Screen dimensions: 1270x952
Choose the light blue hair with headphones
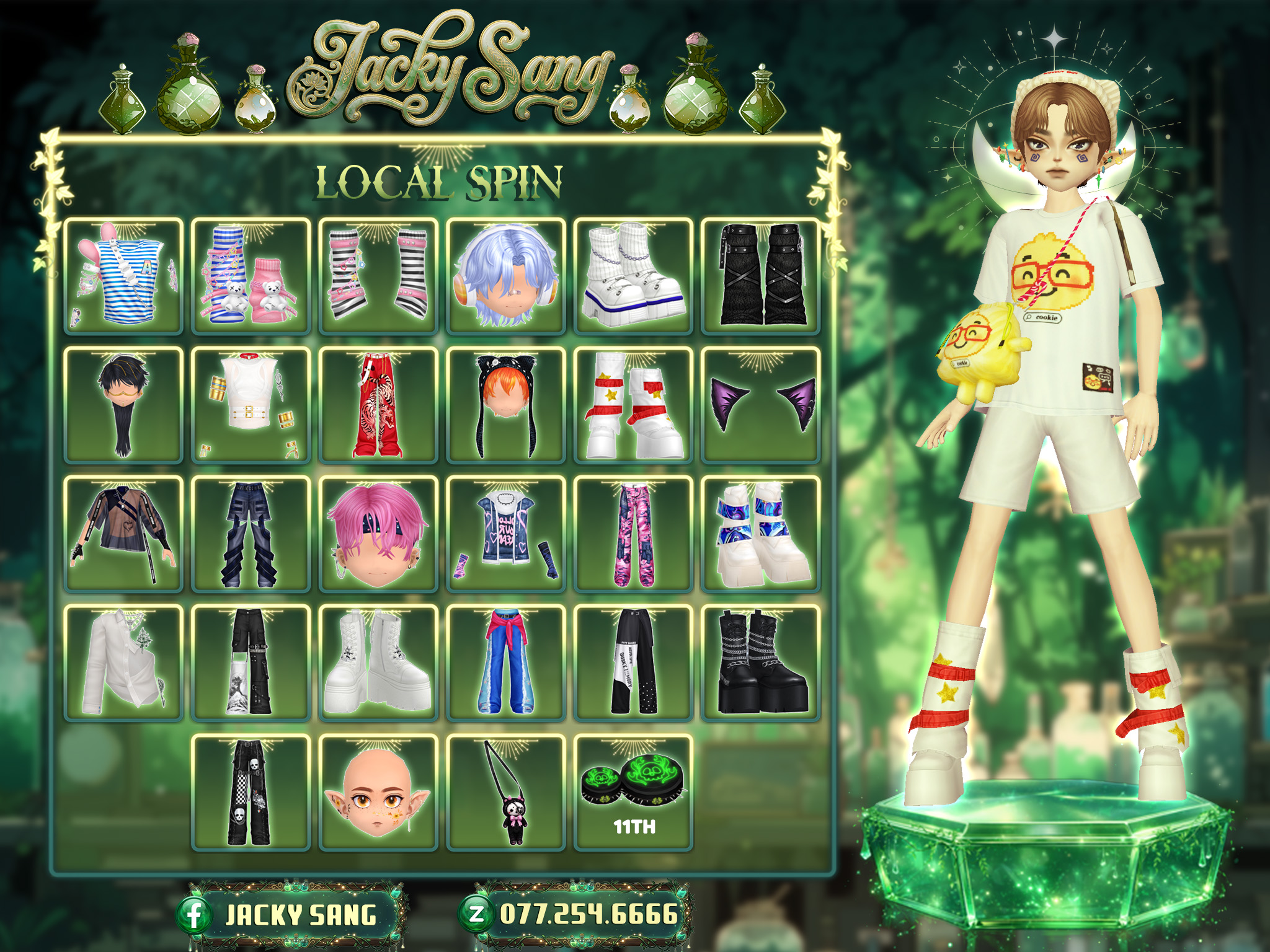tap(505, 276)
